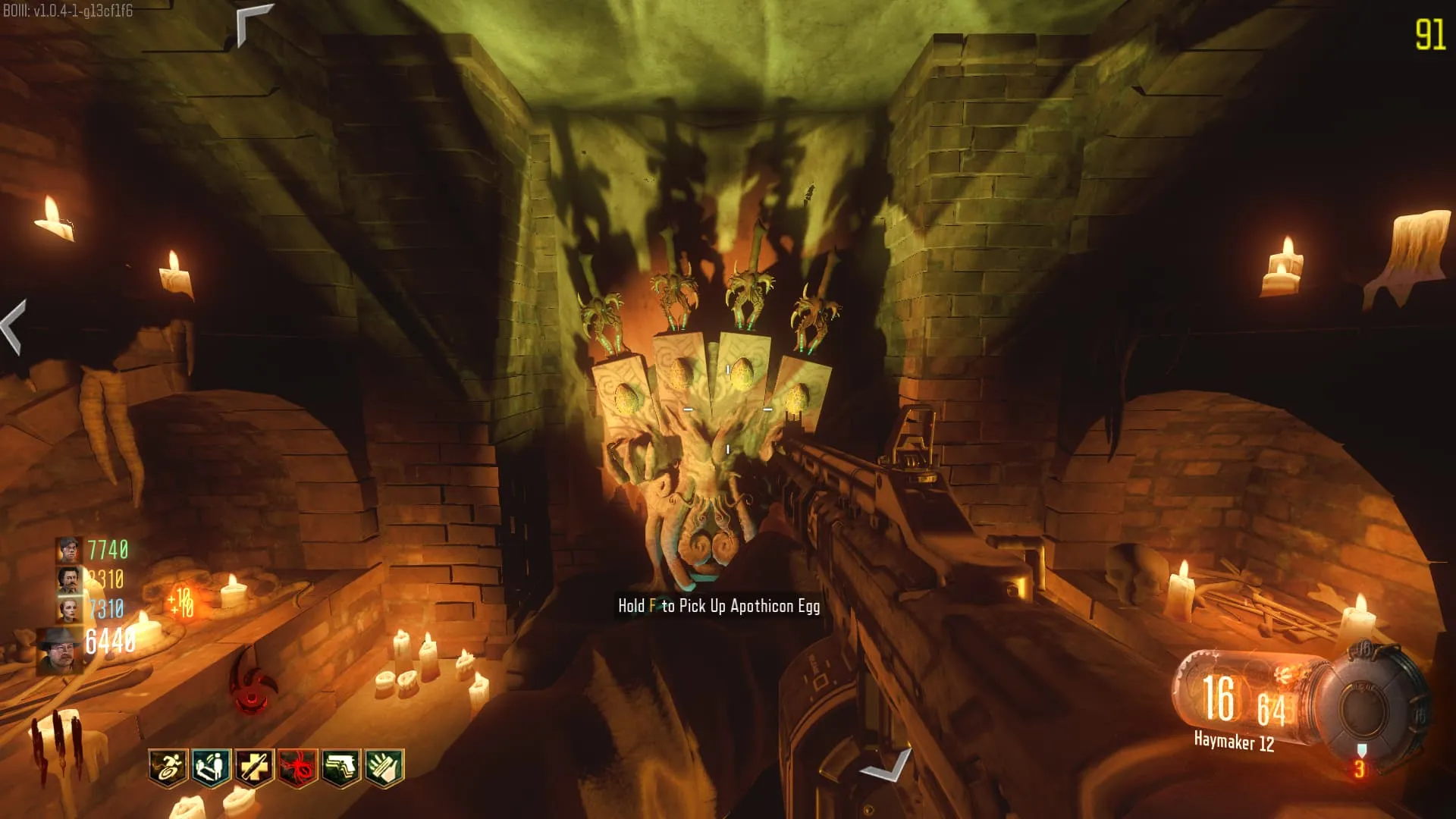Image resolution: width=1456 pixels, height=819 pixels.
Task: Click the Stamin-Up running man perk icon
Action: click(168, 767)
